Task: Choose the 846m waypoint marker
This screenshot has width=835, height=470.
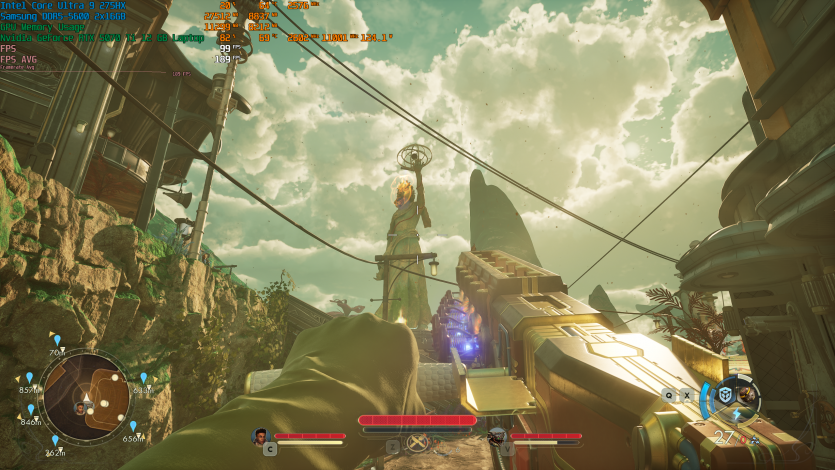Action: coord(31,410)
